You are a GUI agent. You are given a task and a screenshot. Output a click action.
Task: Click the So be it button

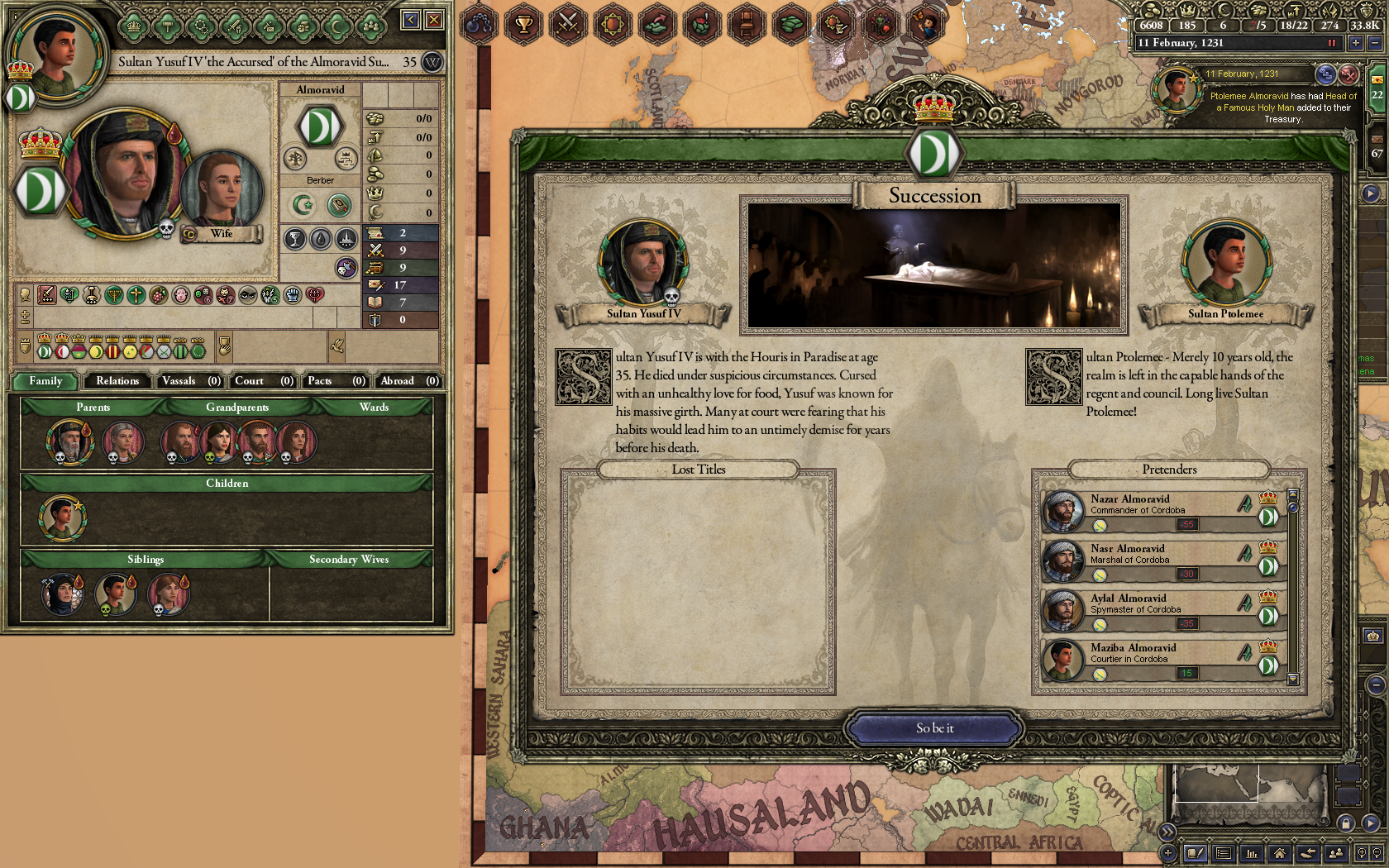click(934, 728)
